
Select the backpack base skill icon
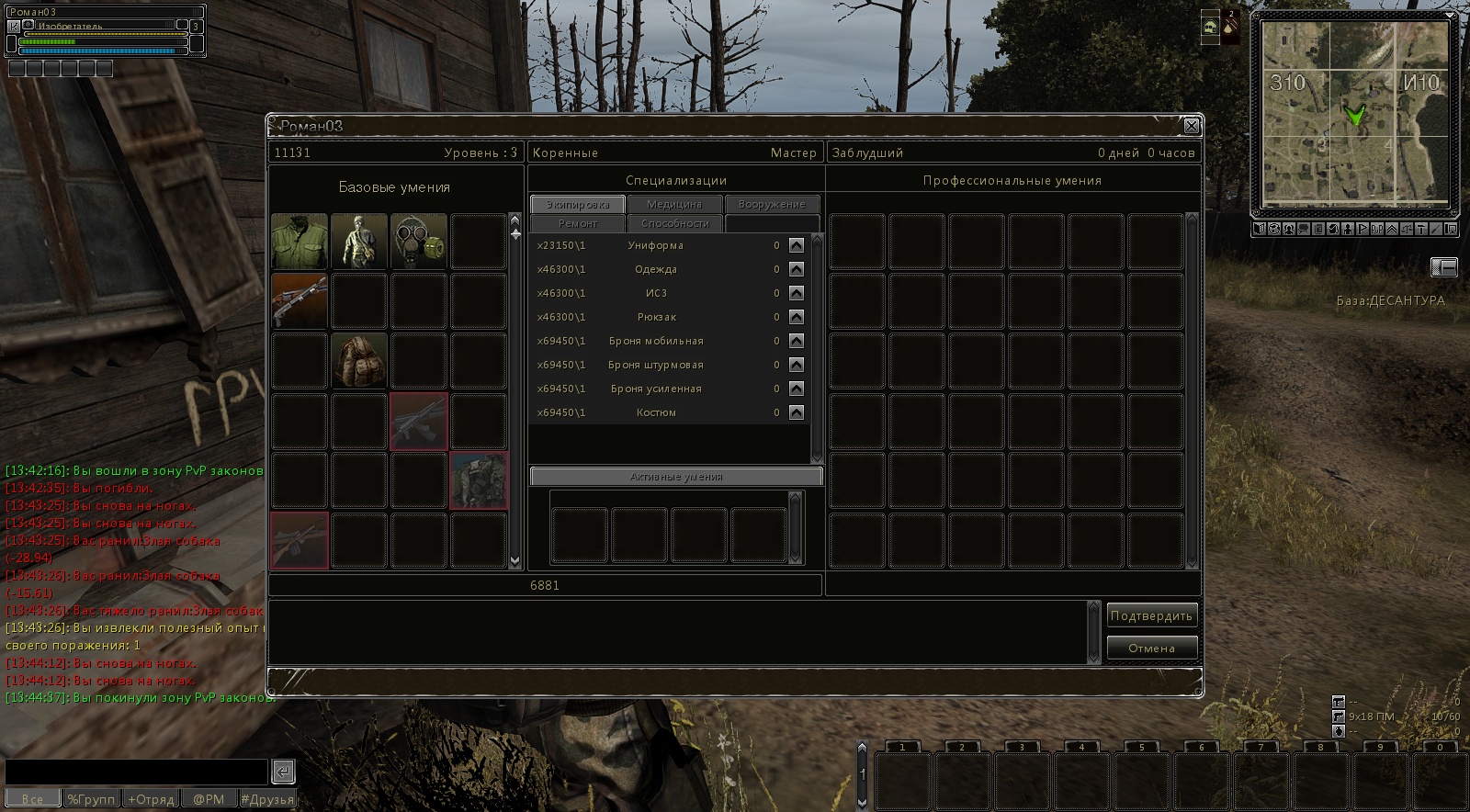pyautogui.click(x=359, y=361)
